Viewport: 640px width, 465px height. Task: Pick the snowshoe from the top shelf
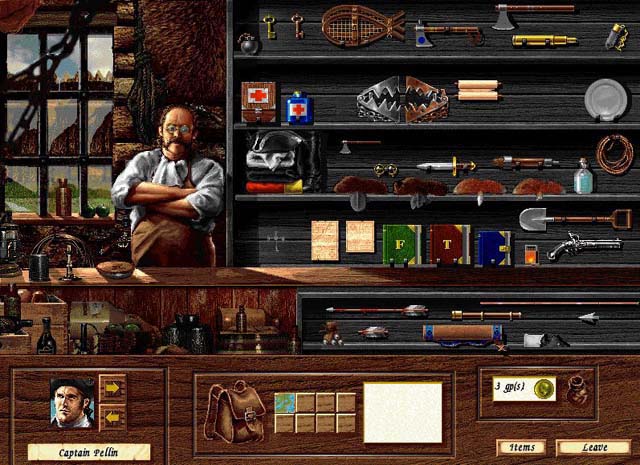[x=362, y=24]
